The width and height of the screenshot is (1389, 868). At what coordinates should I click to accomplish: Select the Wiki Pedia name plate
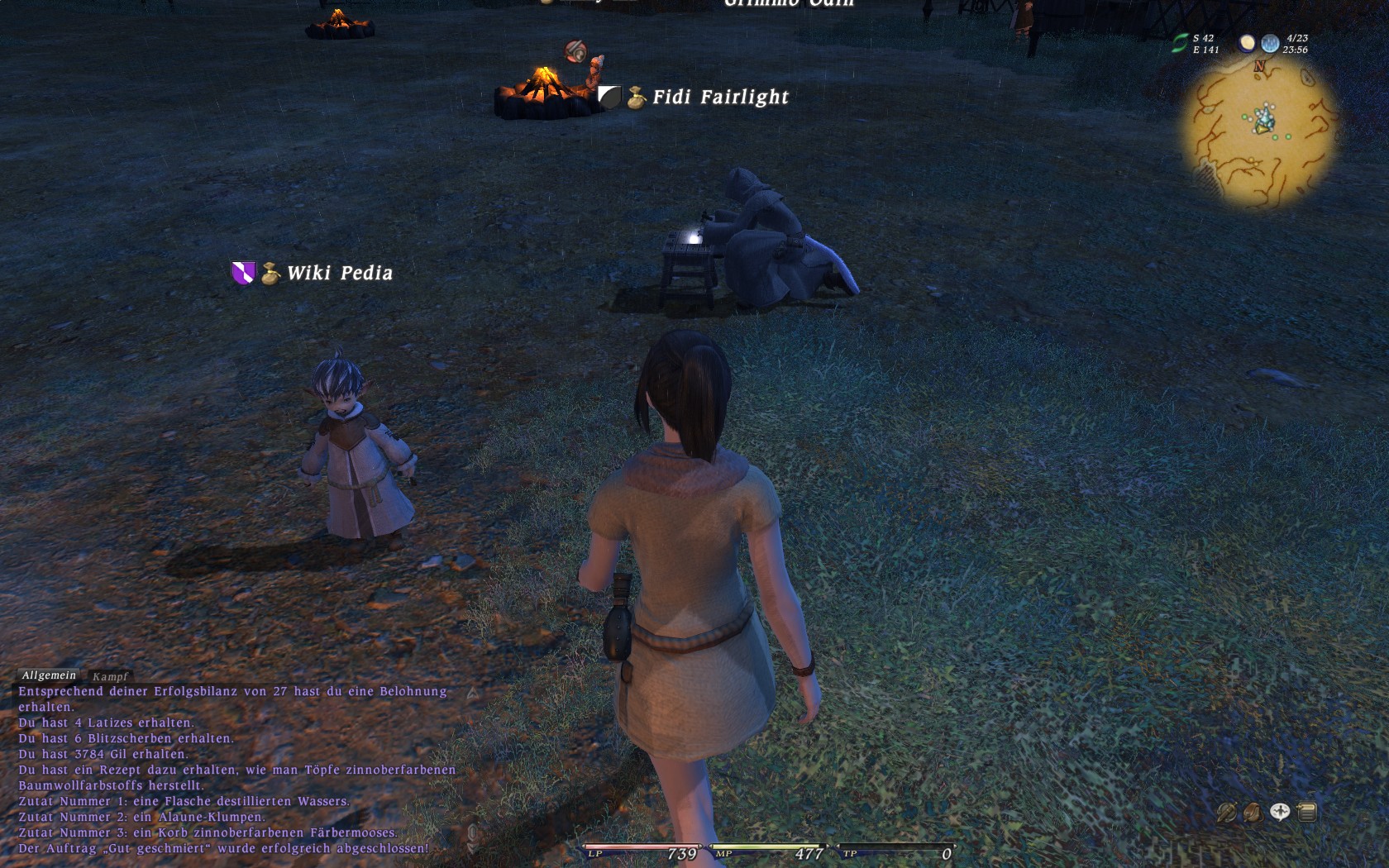pyautogui.click(x=339, y=273)
